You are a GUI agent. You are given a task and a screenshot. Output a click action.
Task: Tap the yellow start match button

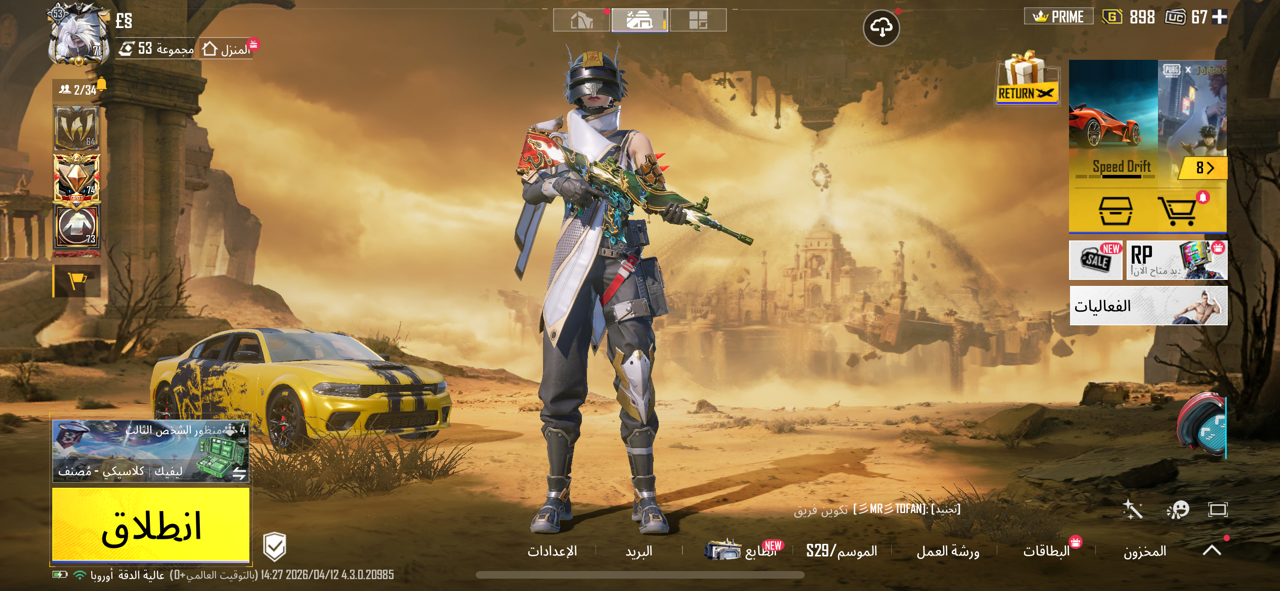point(151,525)
